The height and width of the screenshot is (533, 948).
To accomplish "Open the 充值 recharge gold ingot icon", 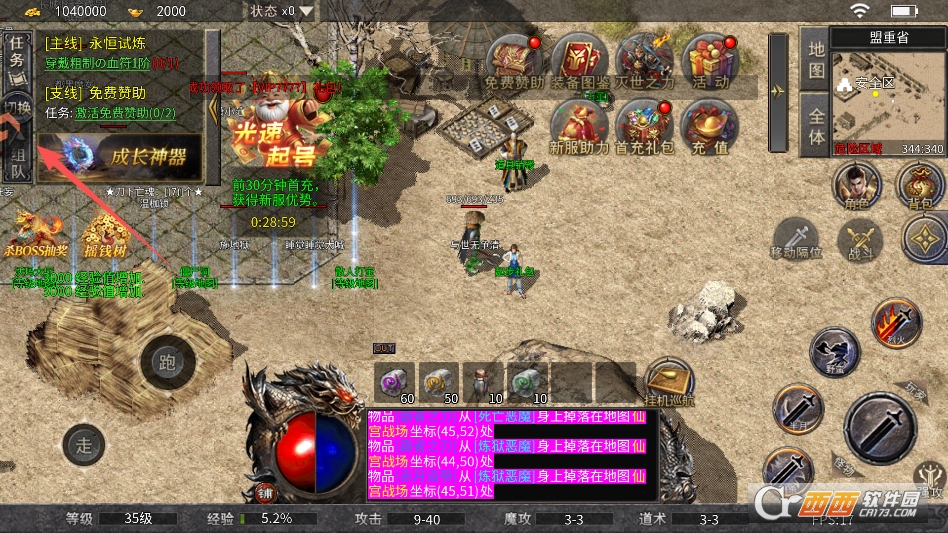I will click(x=709, y=127).
